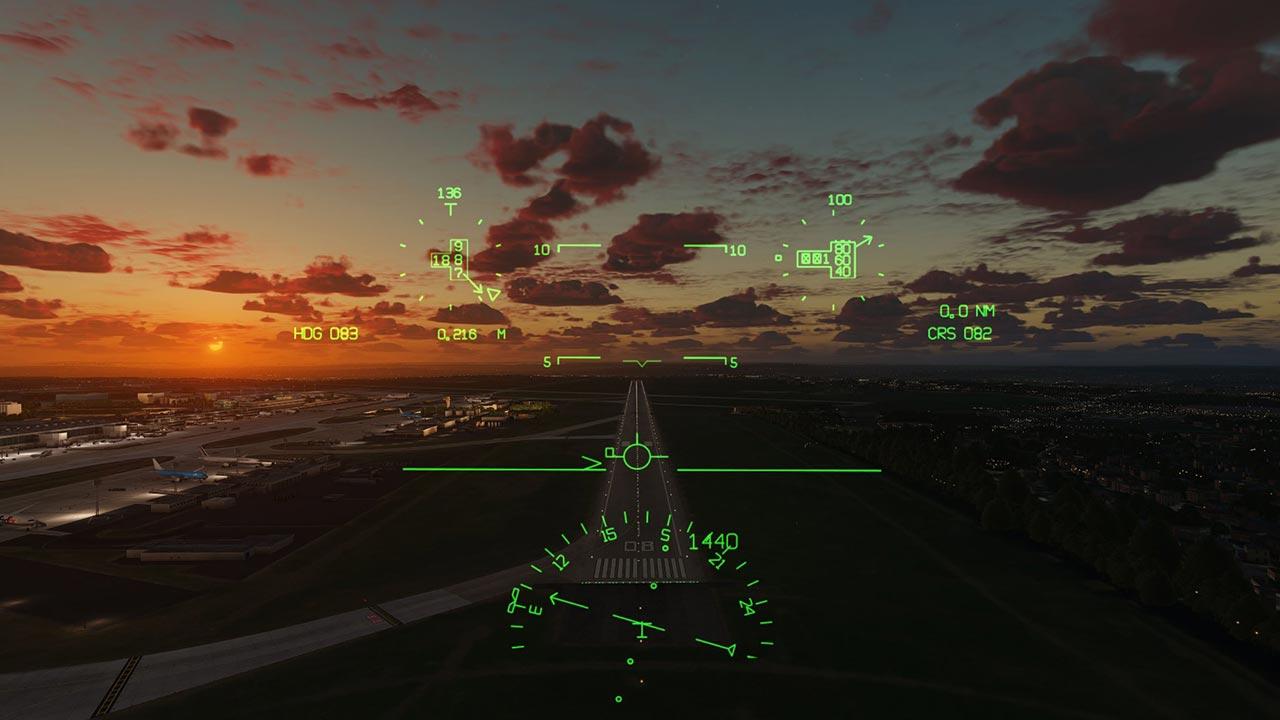
Task: Select the HDG 083 heading readout
Action: point(320,333)
